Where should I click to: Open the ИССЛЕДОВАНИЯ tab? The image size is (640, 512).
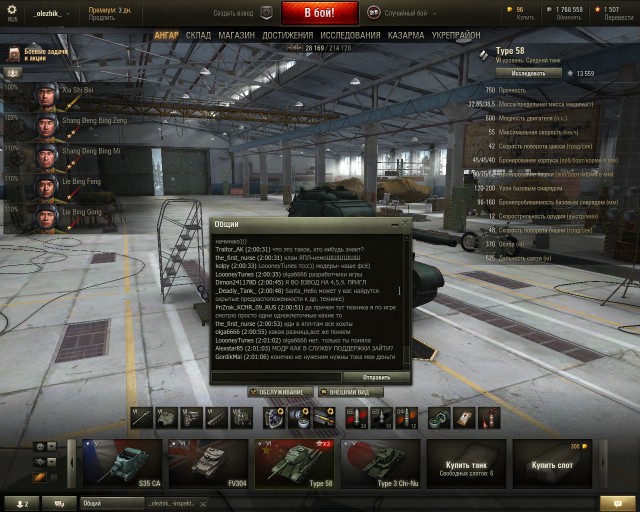350,35
